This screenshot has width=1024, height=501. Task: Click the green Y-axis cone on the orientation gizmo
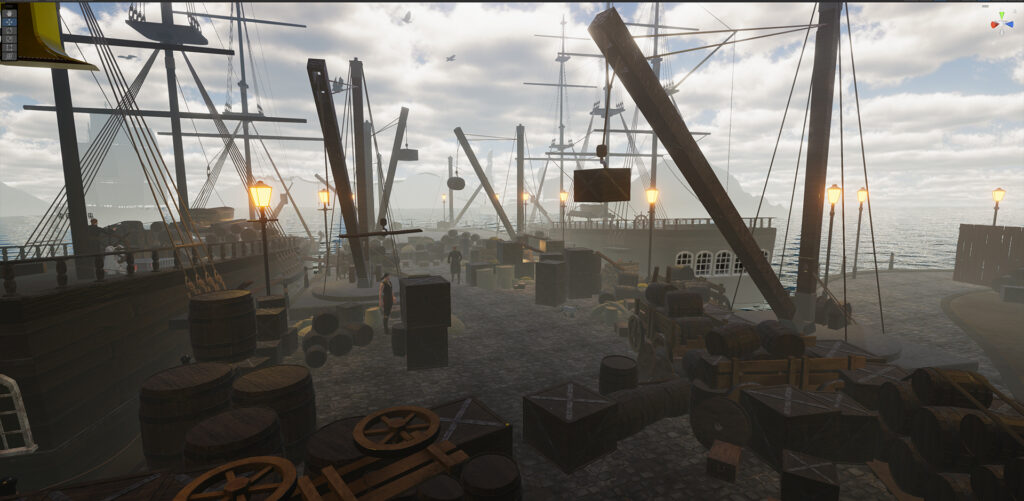point(1002,13)
